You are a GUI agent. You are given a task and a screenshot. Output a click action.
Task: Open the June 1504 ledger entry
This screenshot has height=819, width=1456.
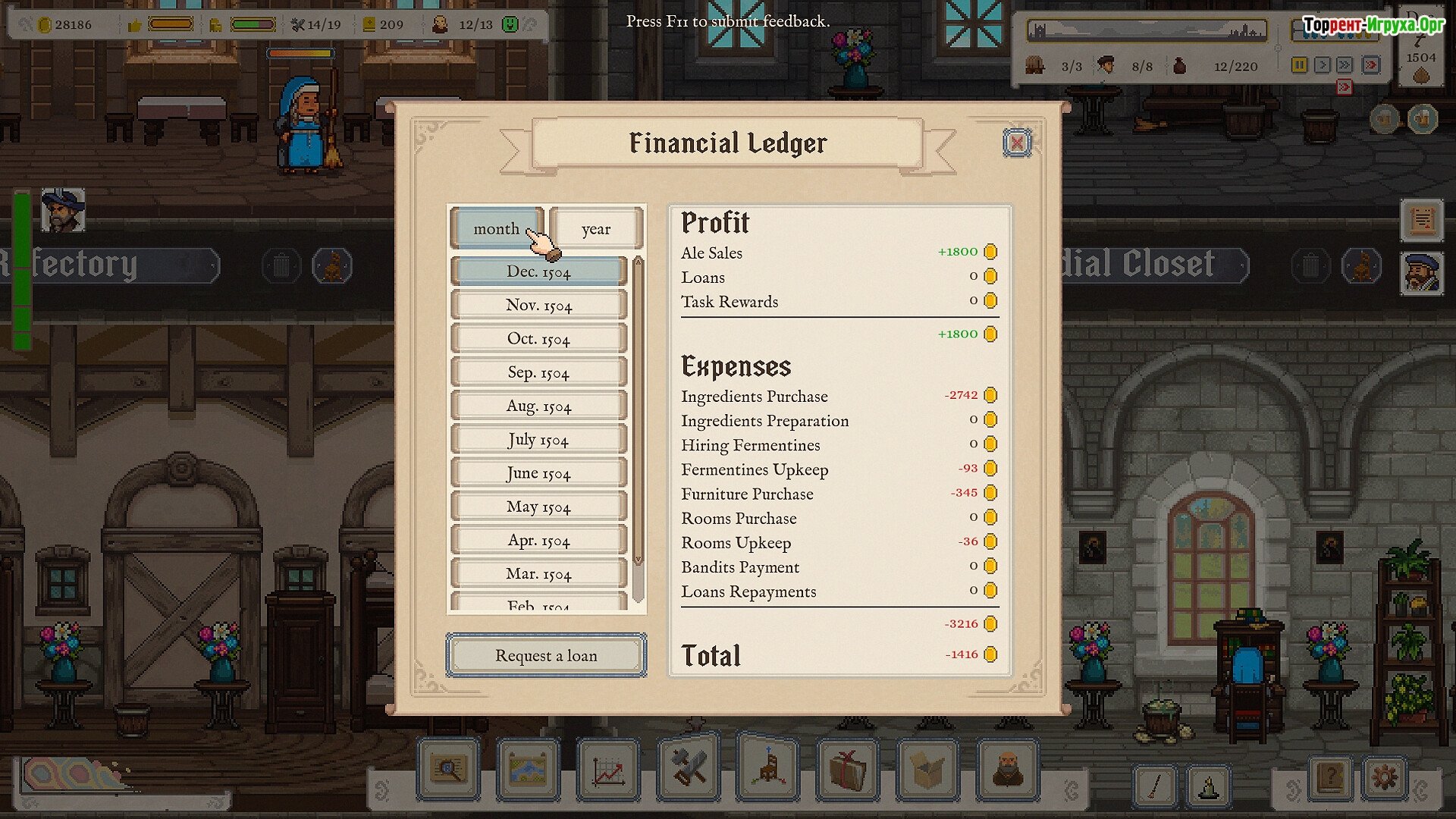pos(538,473)
